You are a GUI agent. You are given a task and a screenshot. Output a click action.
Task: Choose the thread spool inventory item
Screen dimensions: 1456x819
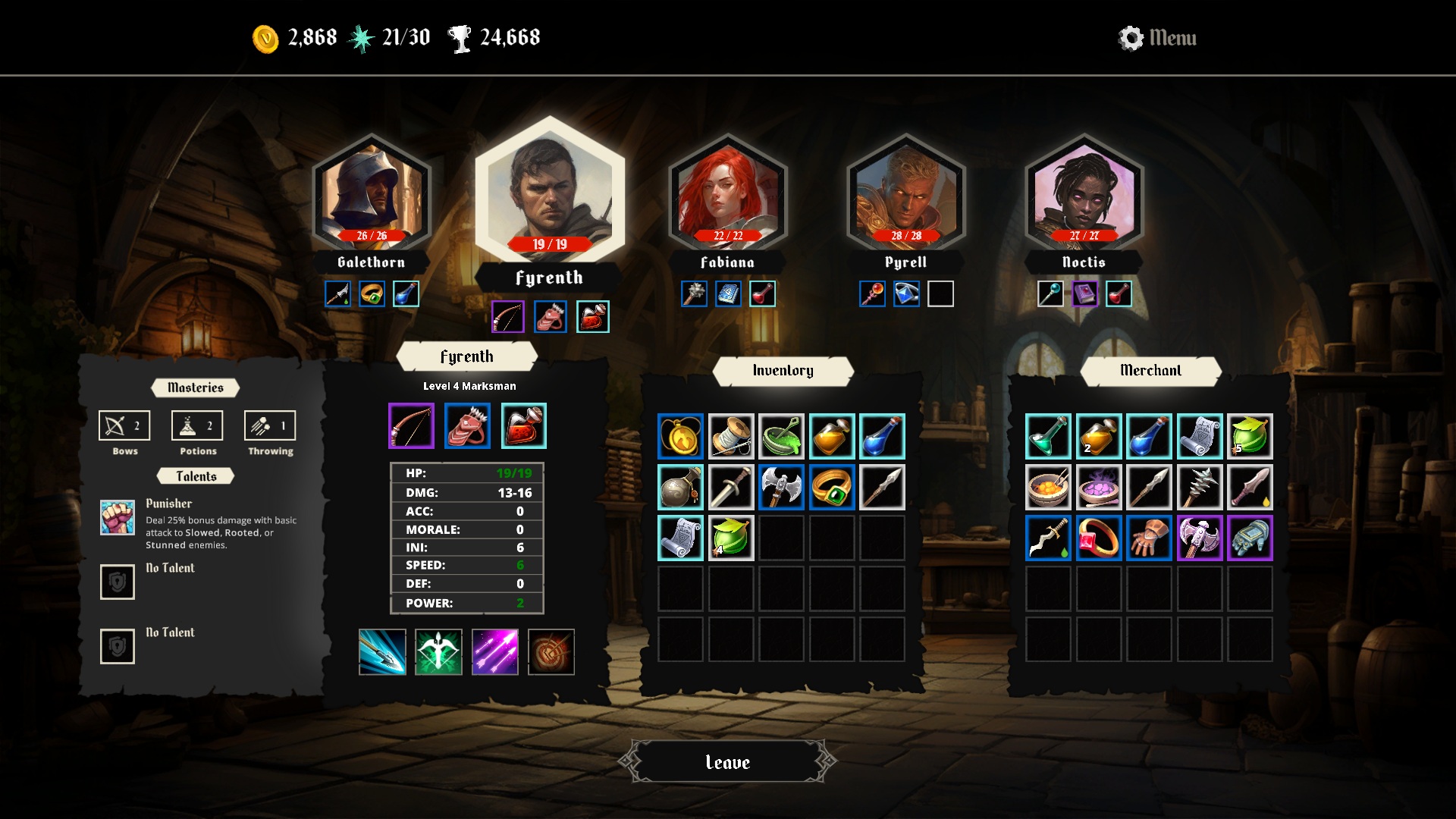(731, 437)
